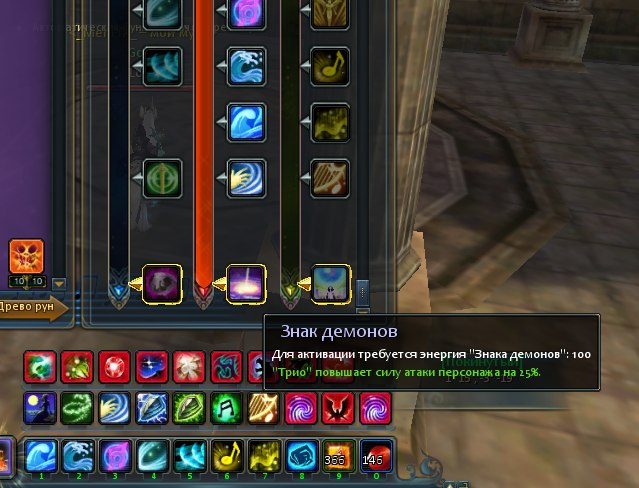Select the orange skull icon above Древо рун
Image resolution: width=639 pixels, height=488 pixels.
pyautogui.click(x=26, y=257)
